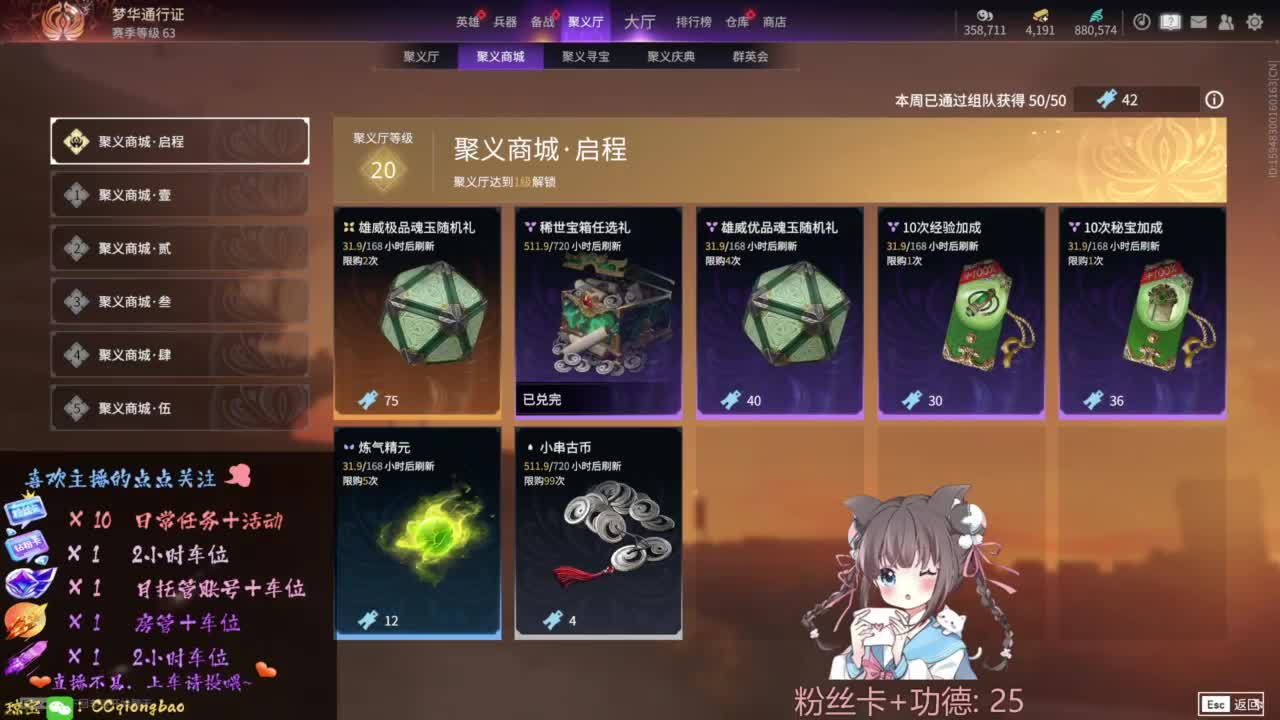Open the info circle icon beside weekly progress

click(x=1216, y=99)
